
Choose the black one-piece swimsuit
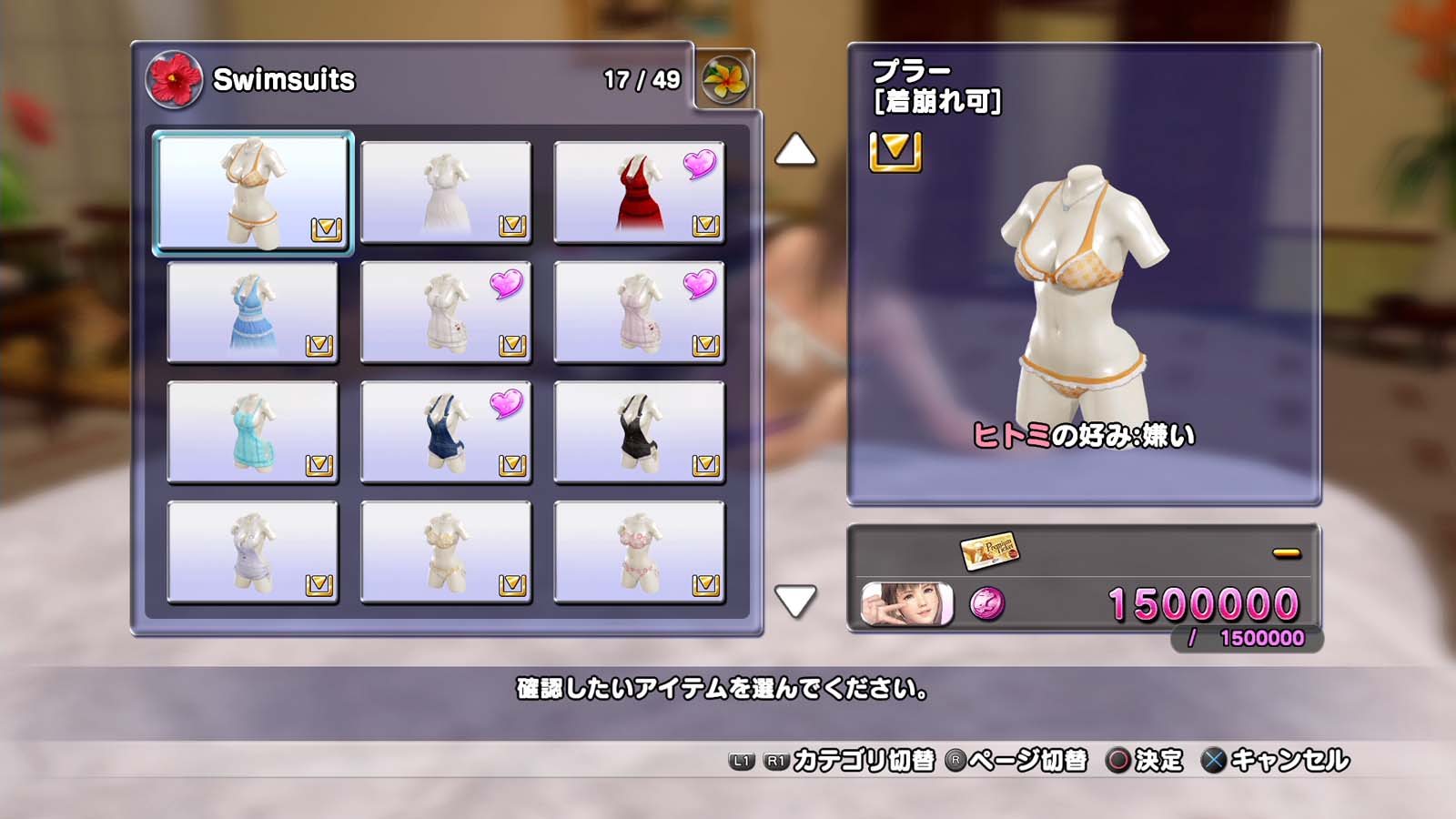click(x=639, y=432)
